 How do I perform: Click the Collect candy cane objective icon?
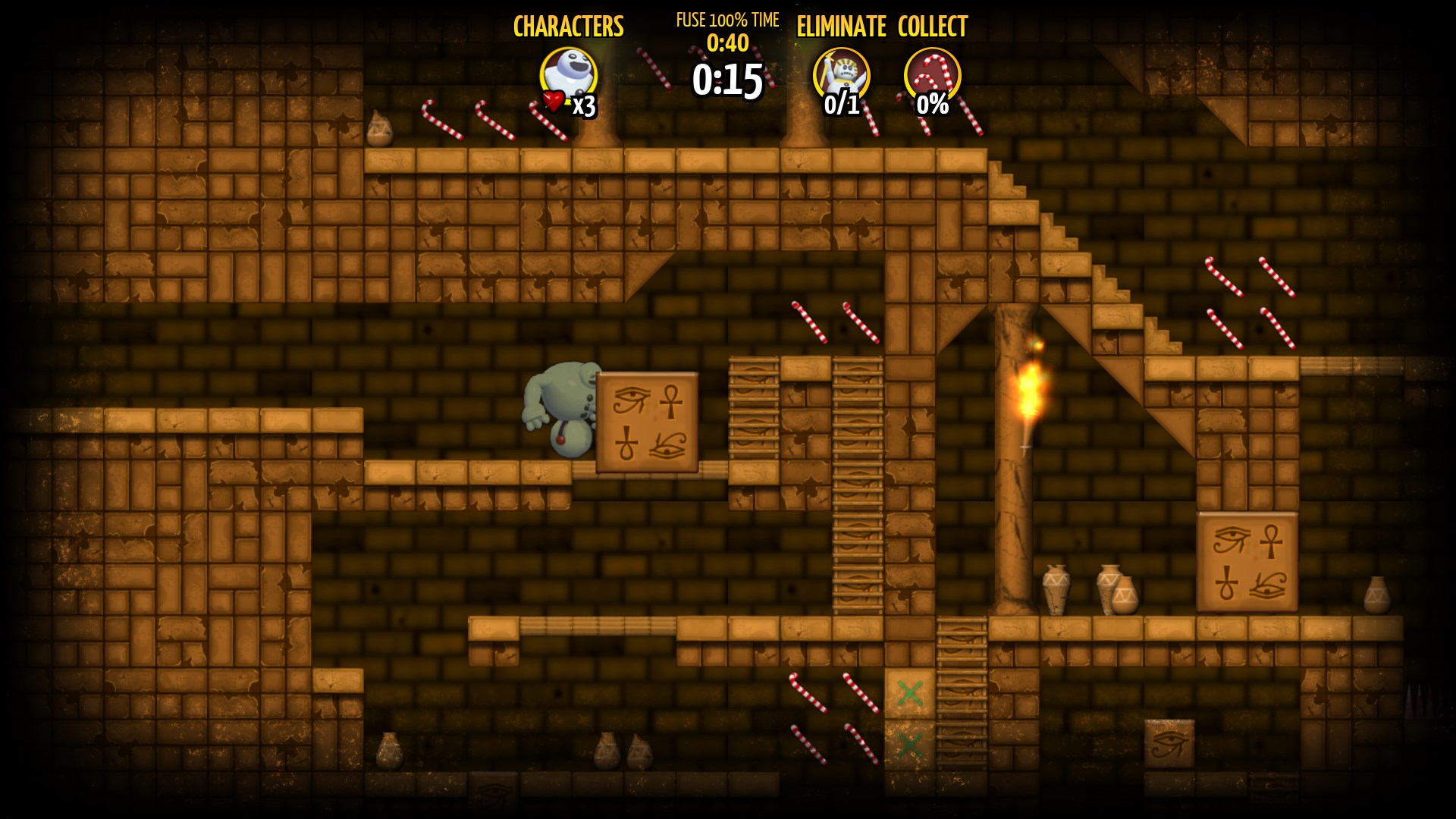(x=932, y=76)
